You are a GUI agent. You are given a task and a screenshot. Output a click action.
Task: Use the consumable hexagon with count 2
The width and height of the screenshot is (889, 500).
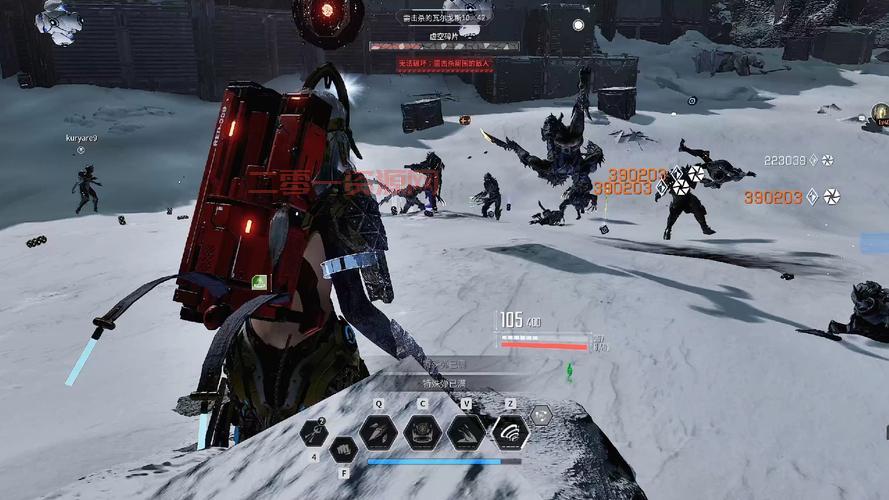coord(314,432)
